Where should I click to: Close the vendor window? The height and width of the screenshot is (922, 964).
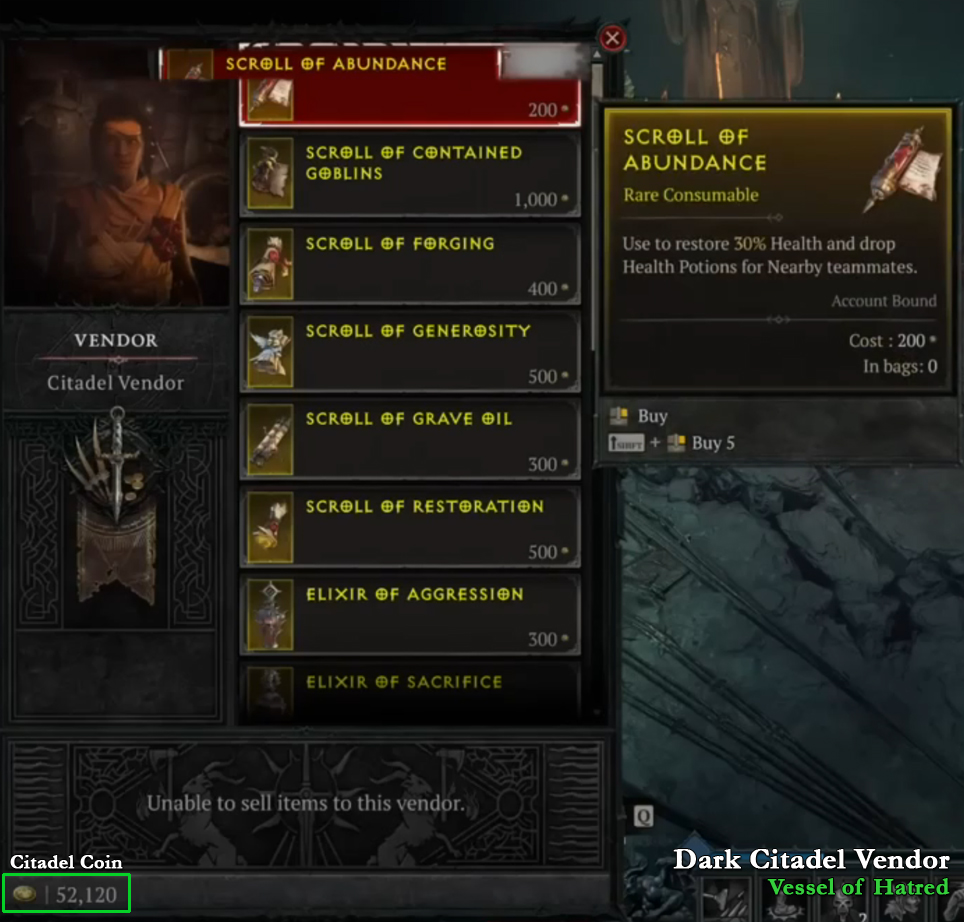click(x=613, y=39)
